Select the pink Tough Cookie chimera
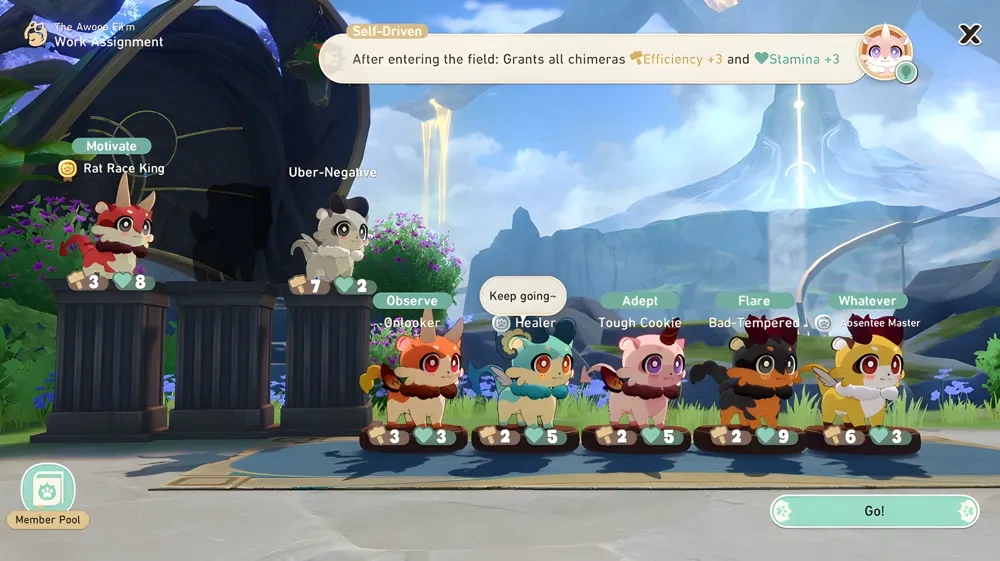Image resolution: width=1000 pixels, height=561 pixels. tap(642, 380)
